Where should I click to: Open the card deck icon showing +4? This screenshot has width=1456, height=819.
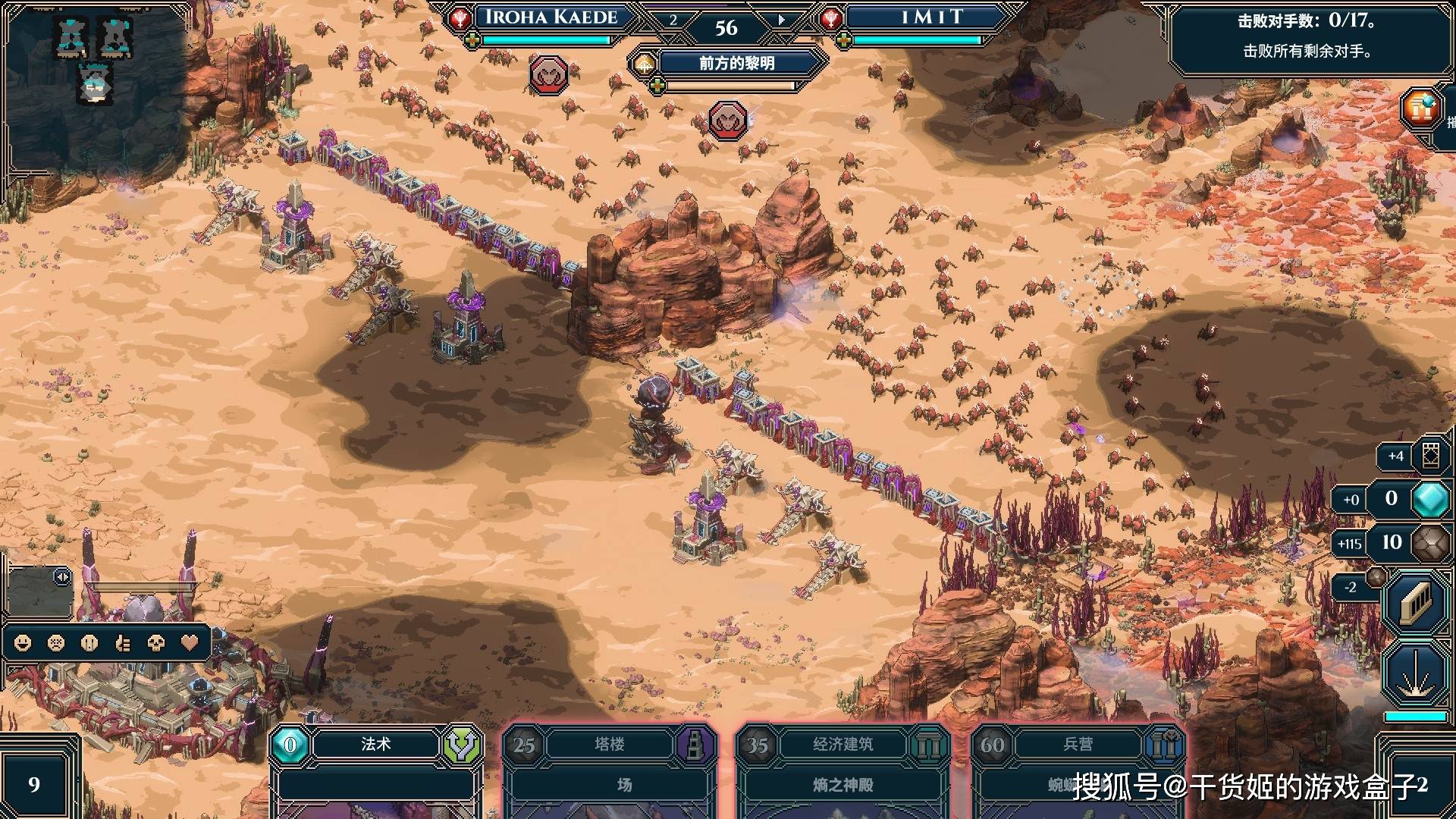(x=1430, y=456)
